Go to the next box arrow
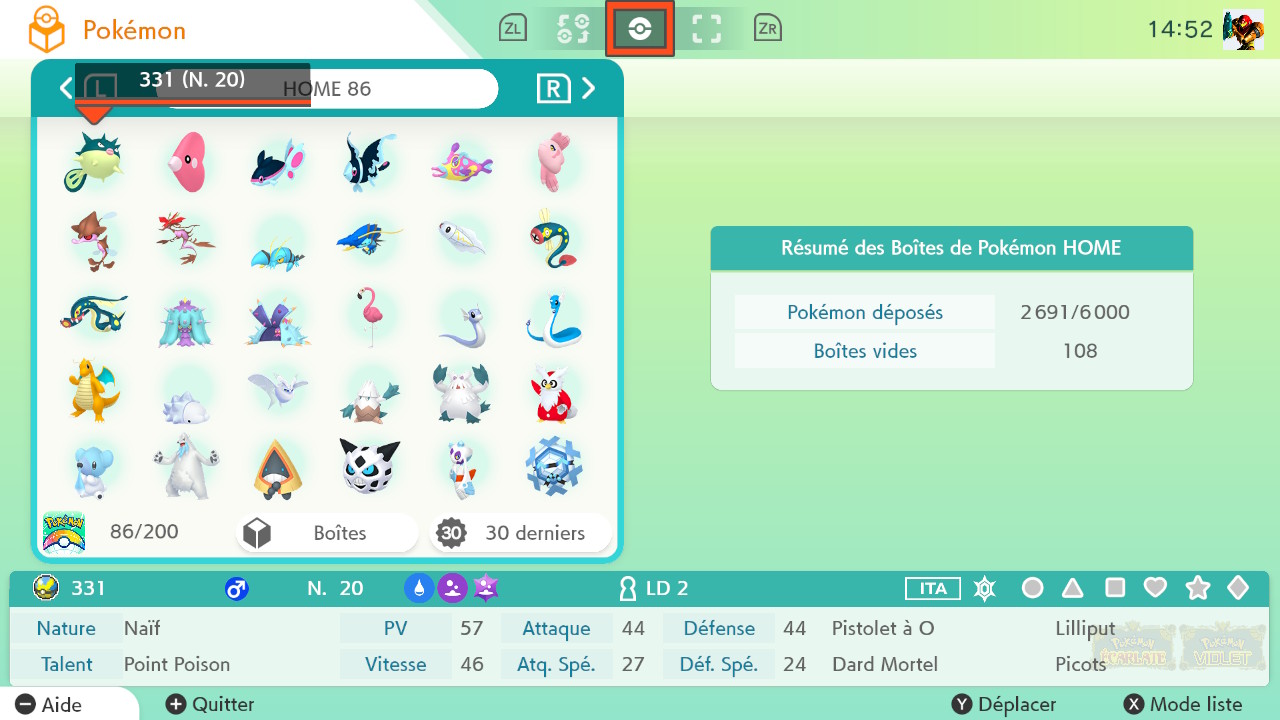The width and height of the screenshot is (1280, 720). coord(589,88)
